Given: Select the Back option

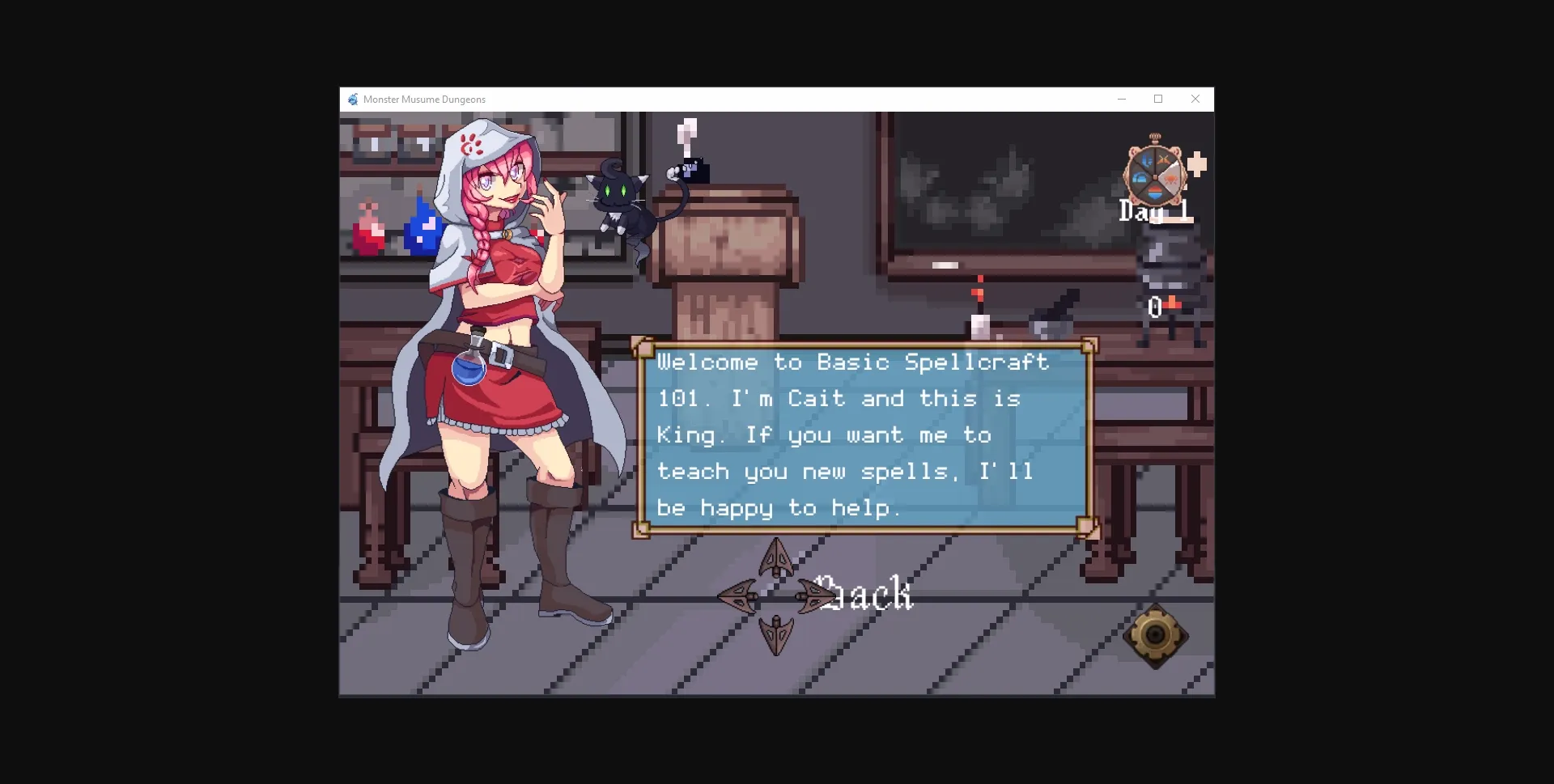Looking at the screenshot, I should (x=864, y=596).
